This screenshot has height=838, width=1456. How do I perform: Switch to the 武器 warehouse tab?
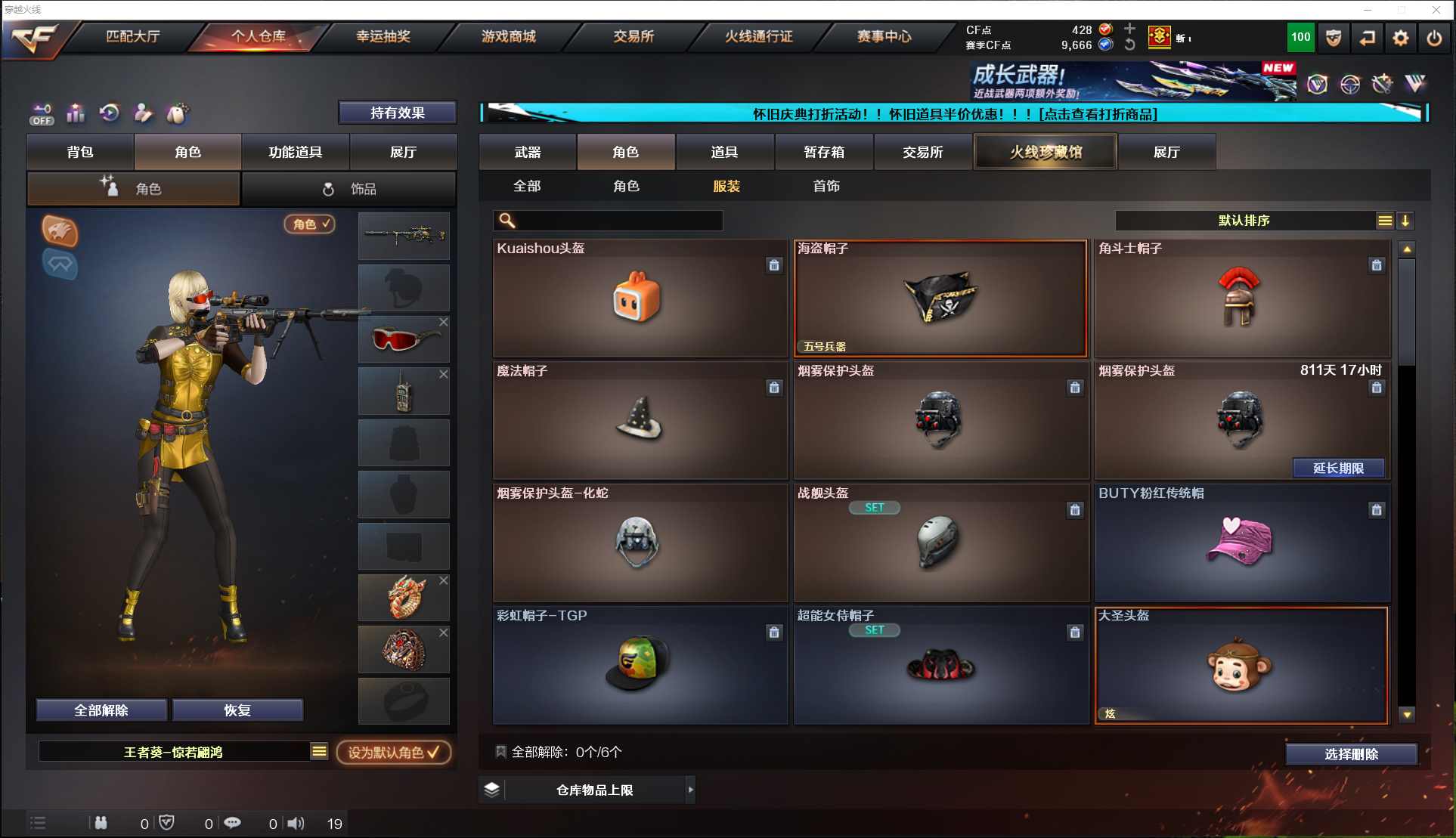coord(527,152)
